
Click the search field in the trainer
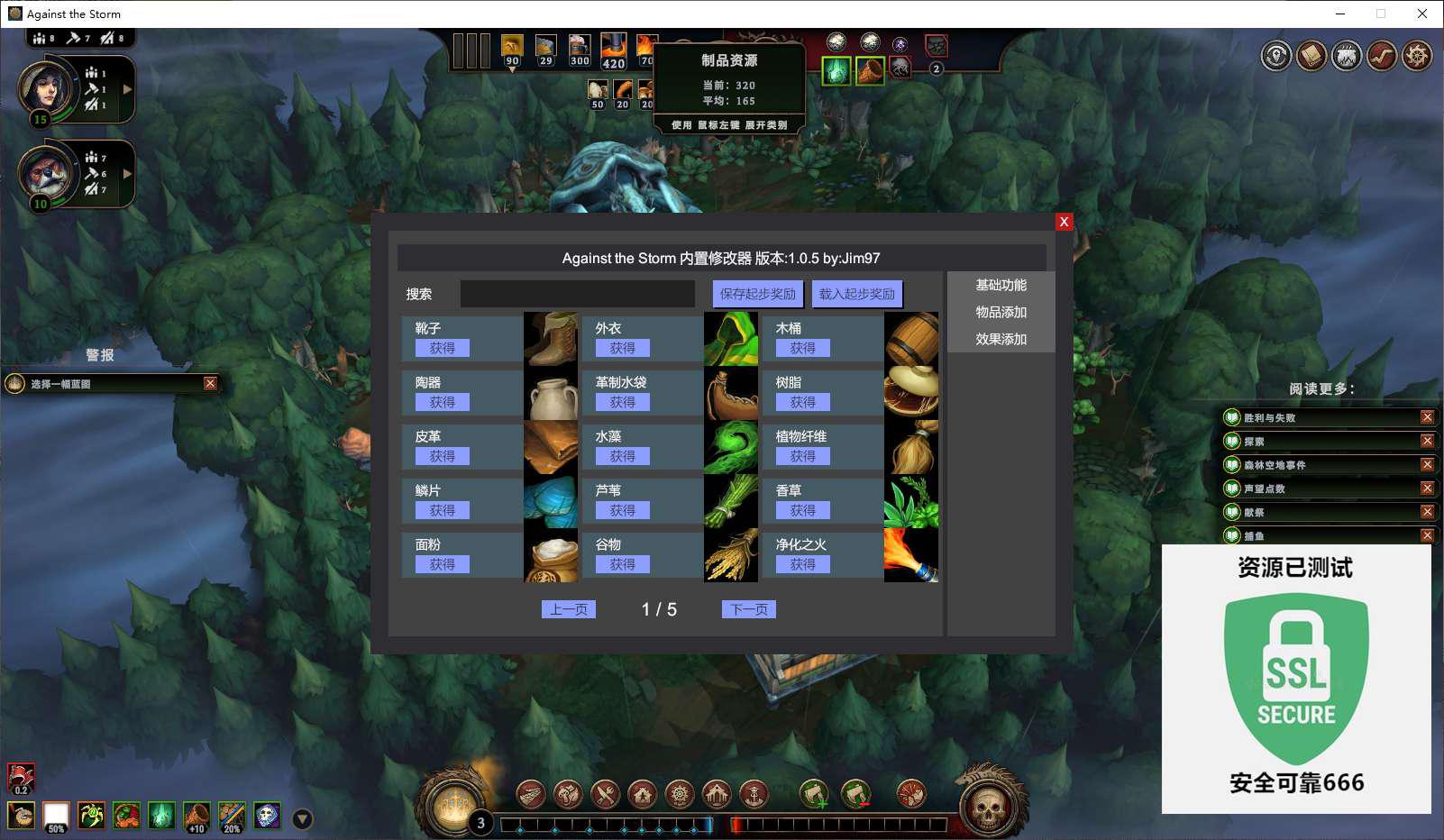pyautogui.click(x=577, y=294)
